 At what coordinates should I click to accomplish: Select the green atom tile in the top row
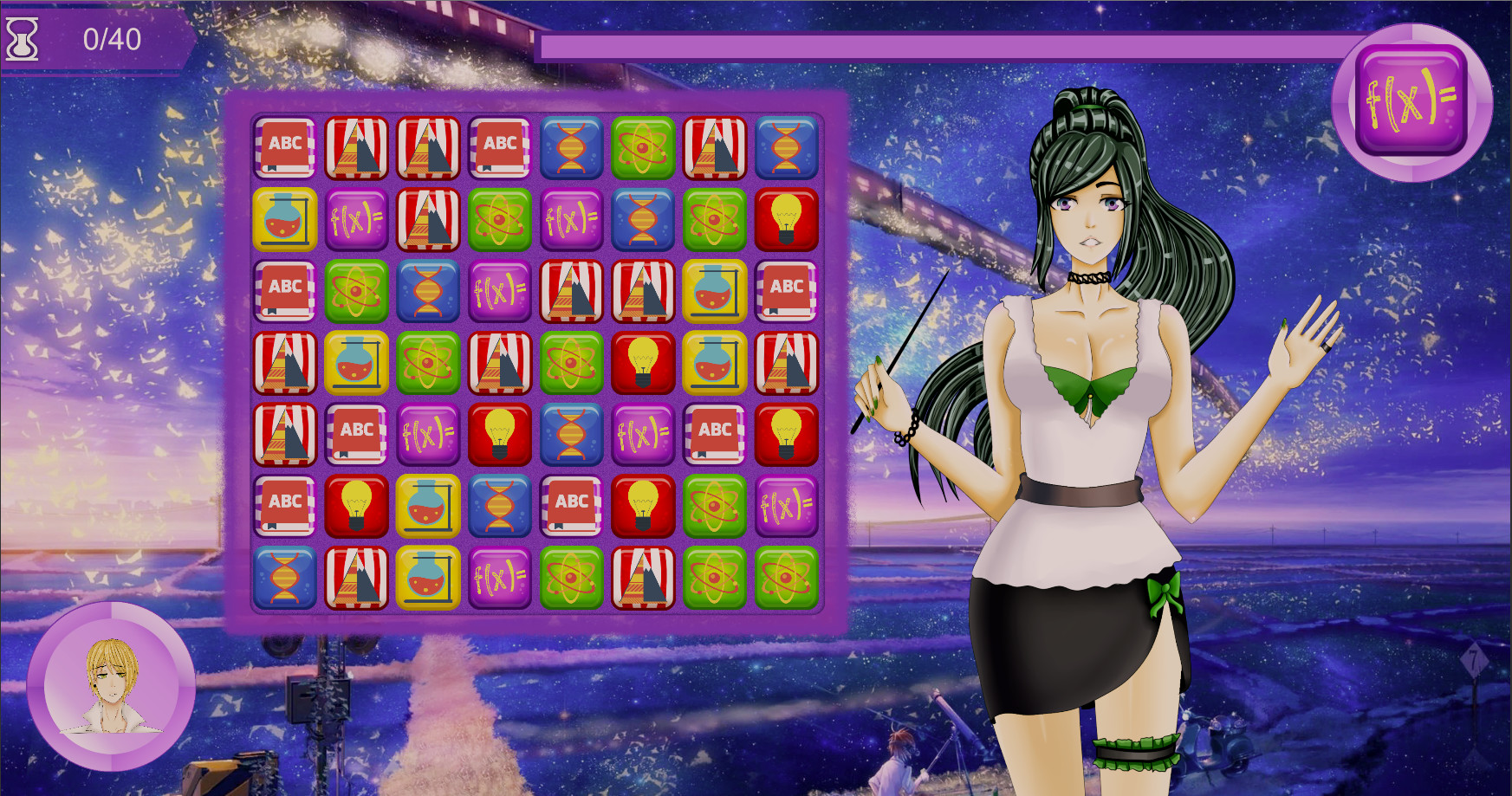tap(644, 147)
